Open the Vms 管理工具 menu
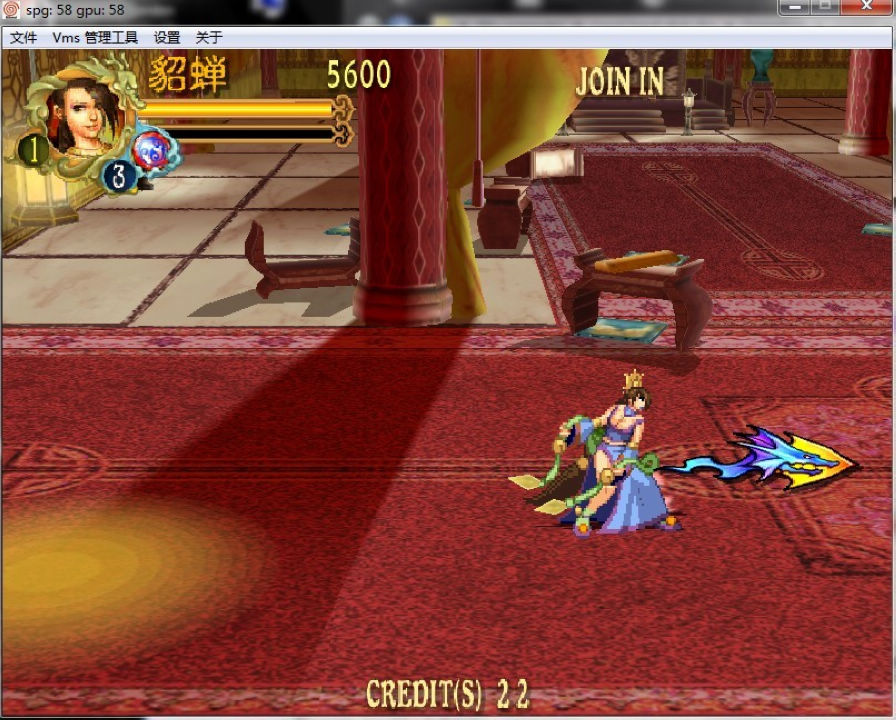This screenshot has height=720, width=896. click(95, 38)
